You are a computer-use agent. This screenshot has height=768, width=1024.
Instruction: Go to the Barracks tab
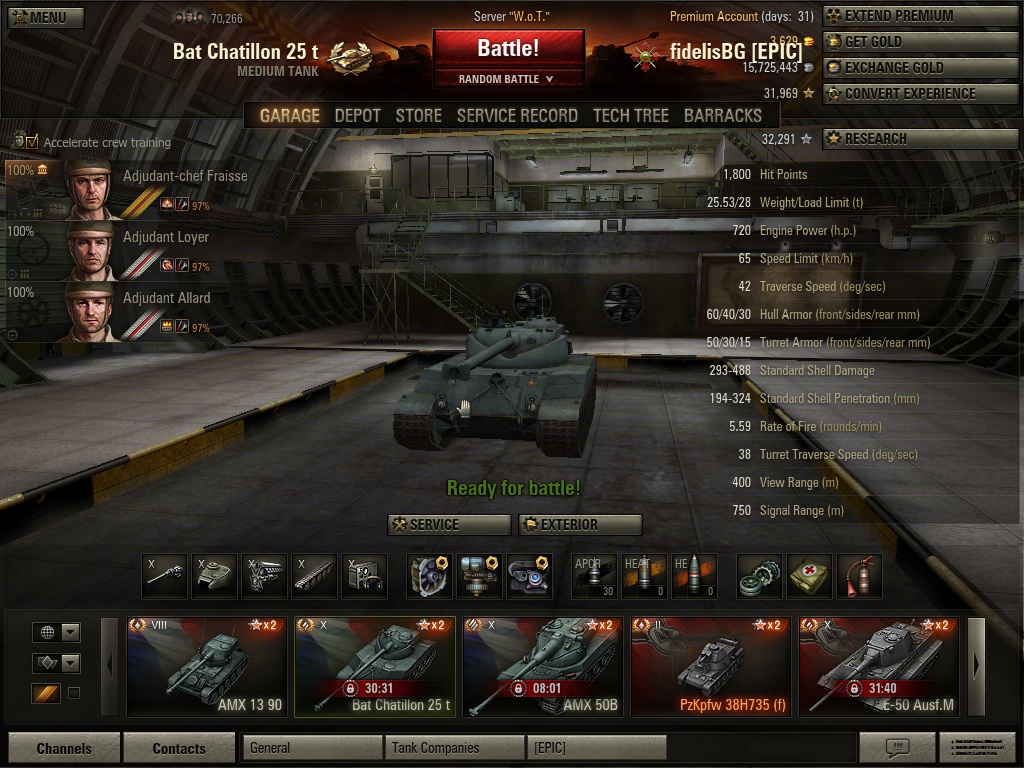tap(722, 115)
